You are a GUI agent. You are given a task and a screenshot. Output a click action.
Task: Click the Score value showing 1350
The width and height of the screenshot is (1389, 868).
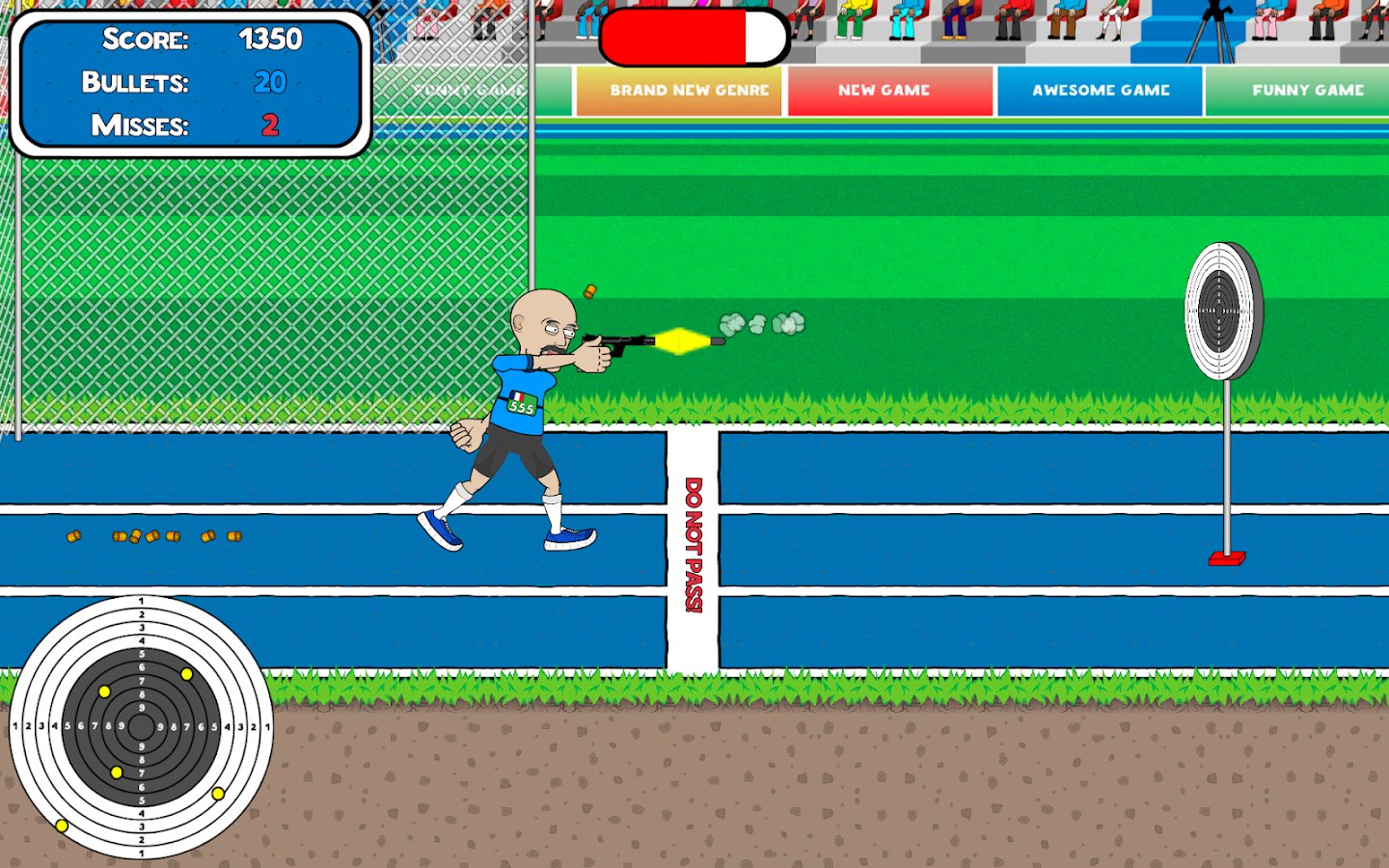click(x=271, y=41)
